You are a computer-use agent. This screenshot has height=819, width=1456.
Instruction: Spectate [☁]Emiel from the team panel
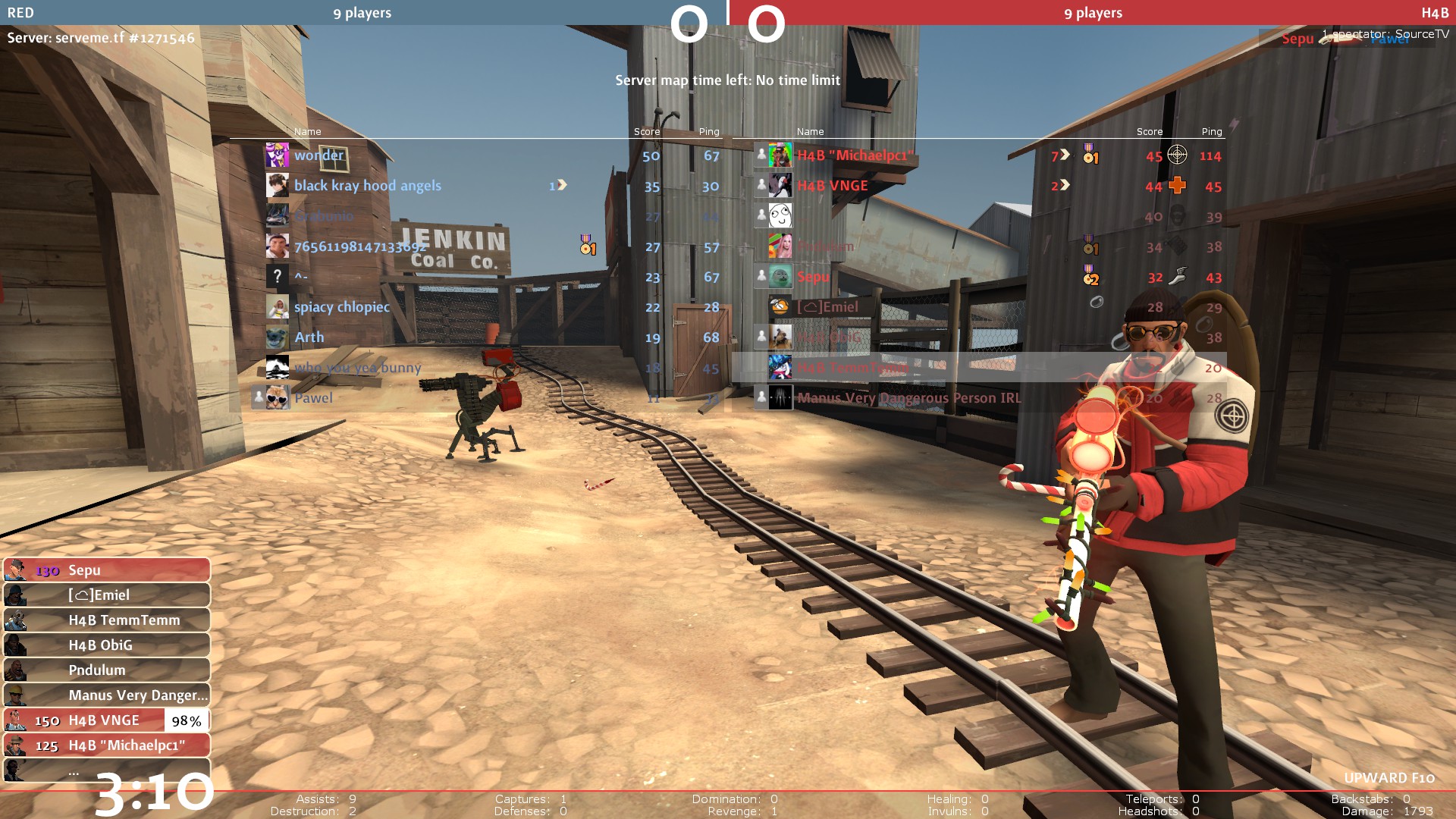click(106, 595)
